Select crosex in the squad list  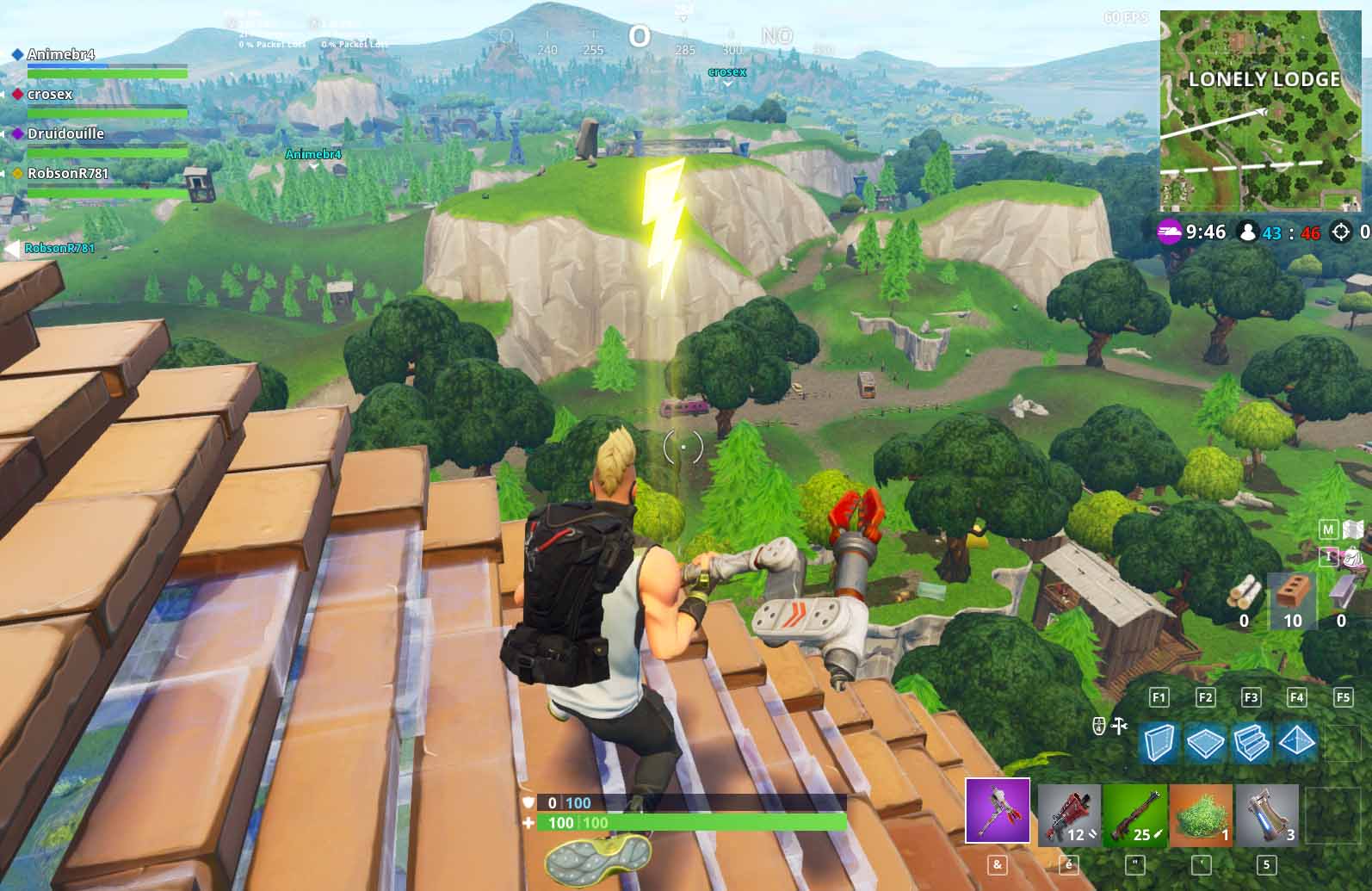click(x=50, y=95)
